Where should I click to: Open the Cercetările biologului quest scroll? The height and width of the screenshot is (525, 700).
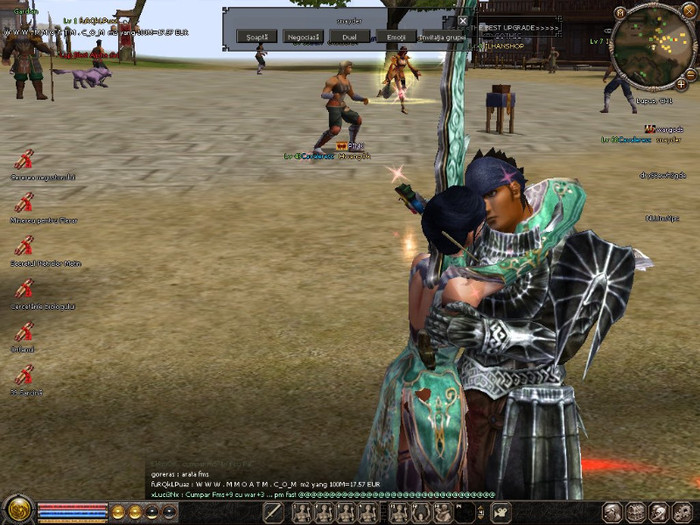24,289
